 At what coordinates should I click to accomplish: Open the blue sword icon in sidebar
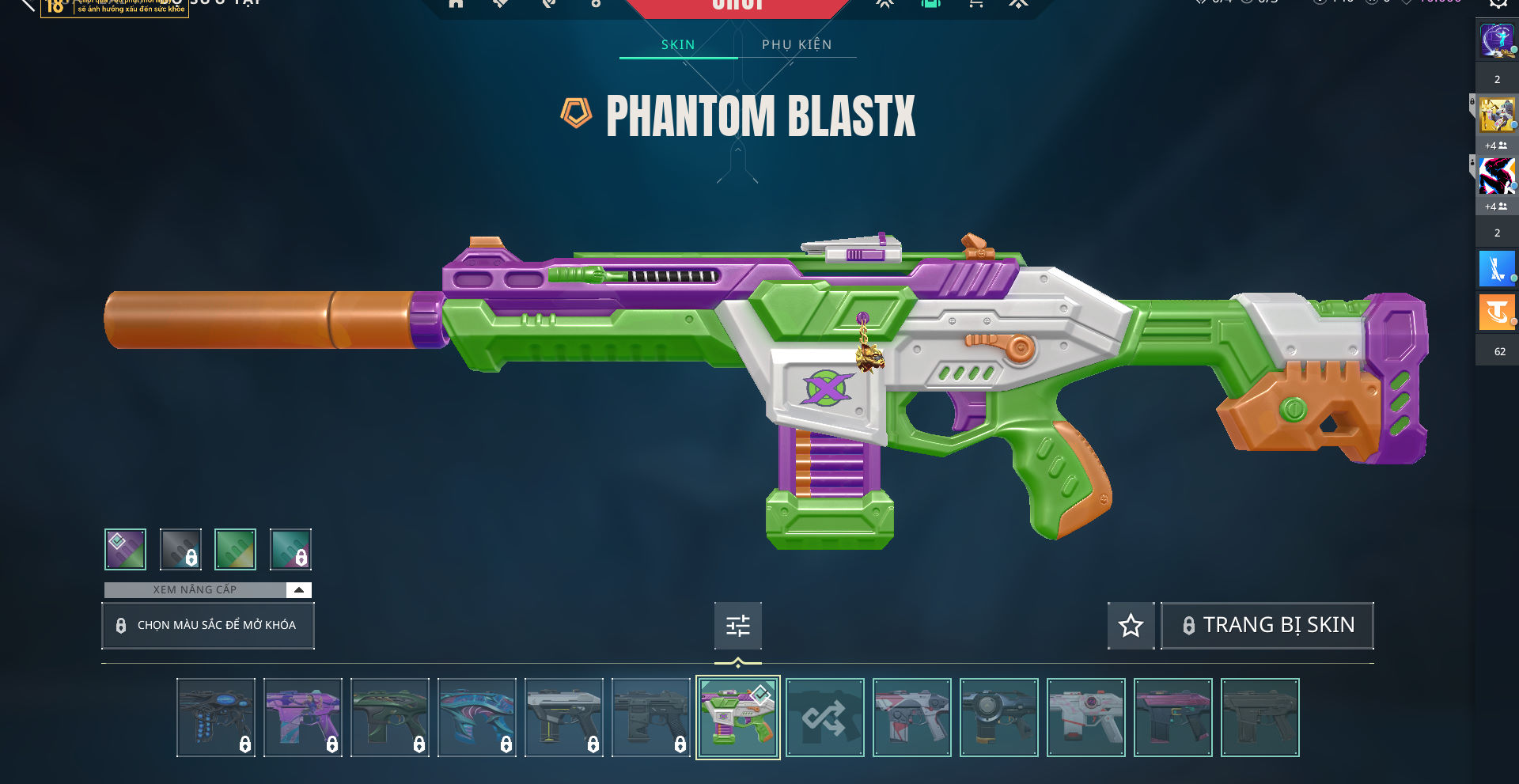coord(1497,269)
